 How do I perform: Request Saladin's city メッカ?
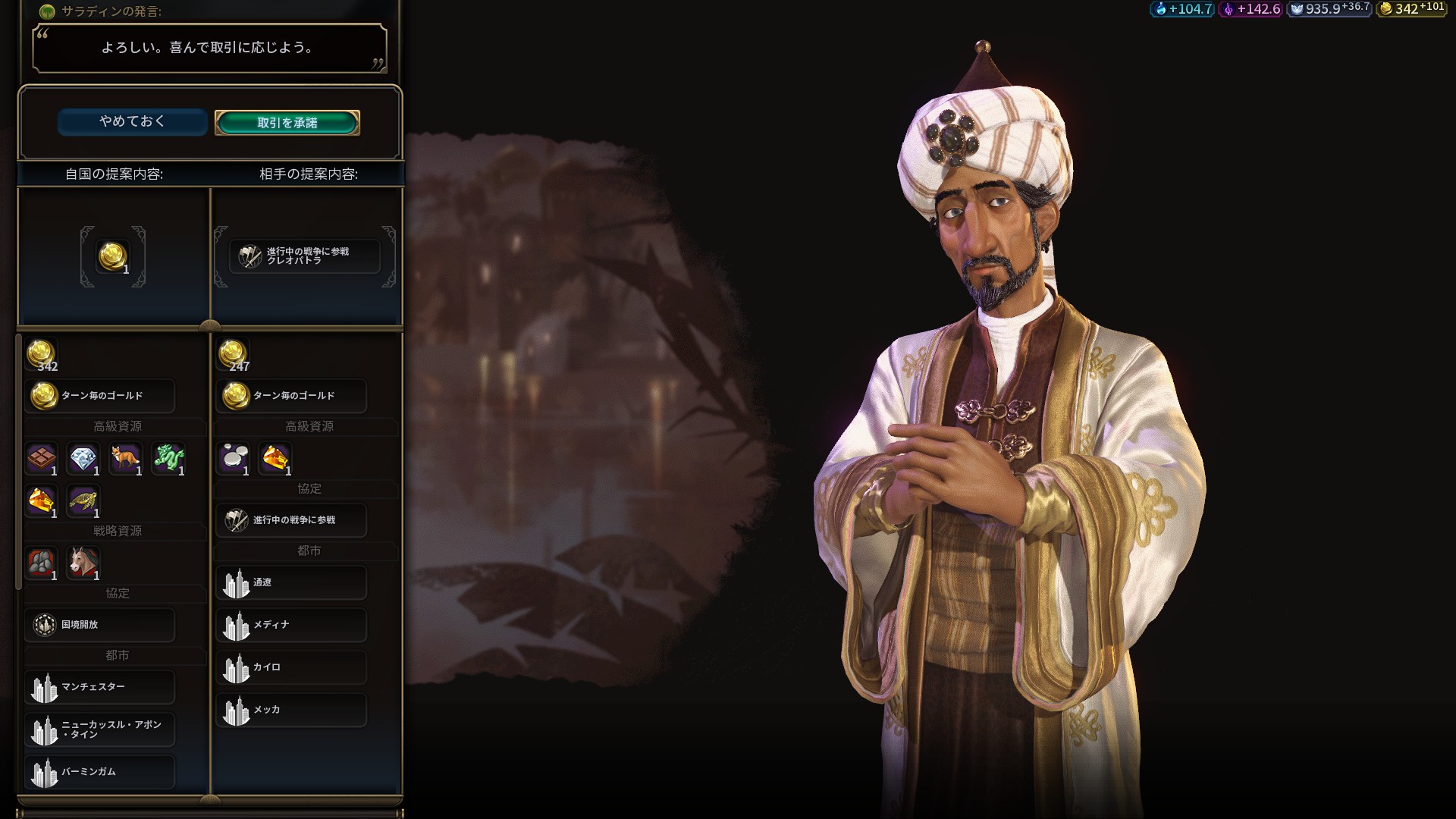[x=291, y=710]
